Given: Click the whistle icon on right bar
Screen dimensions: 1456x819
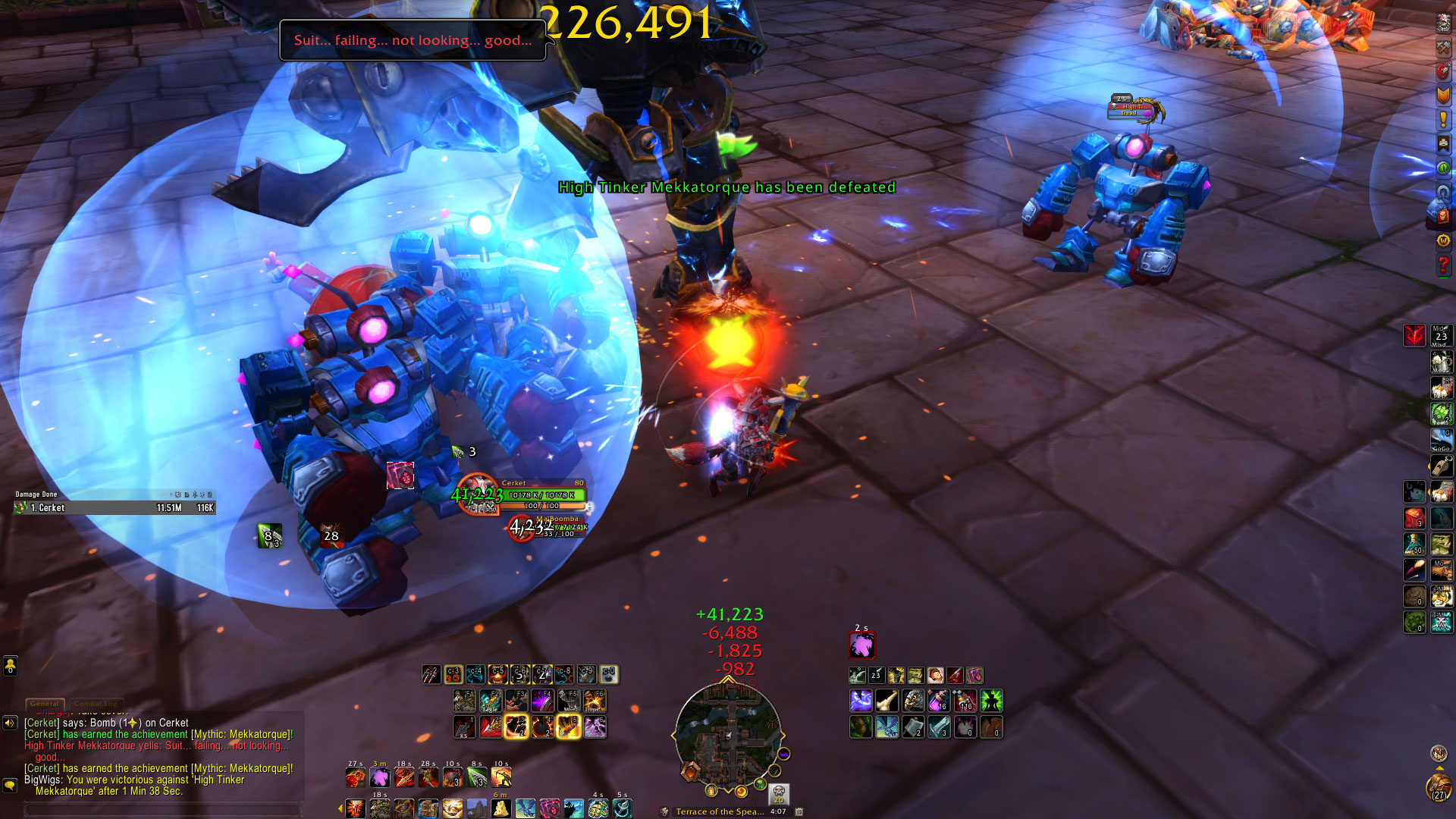Looking at the screenshot, I should pos(1441,466).
